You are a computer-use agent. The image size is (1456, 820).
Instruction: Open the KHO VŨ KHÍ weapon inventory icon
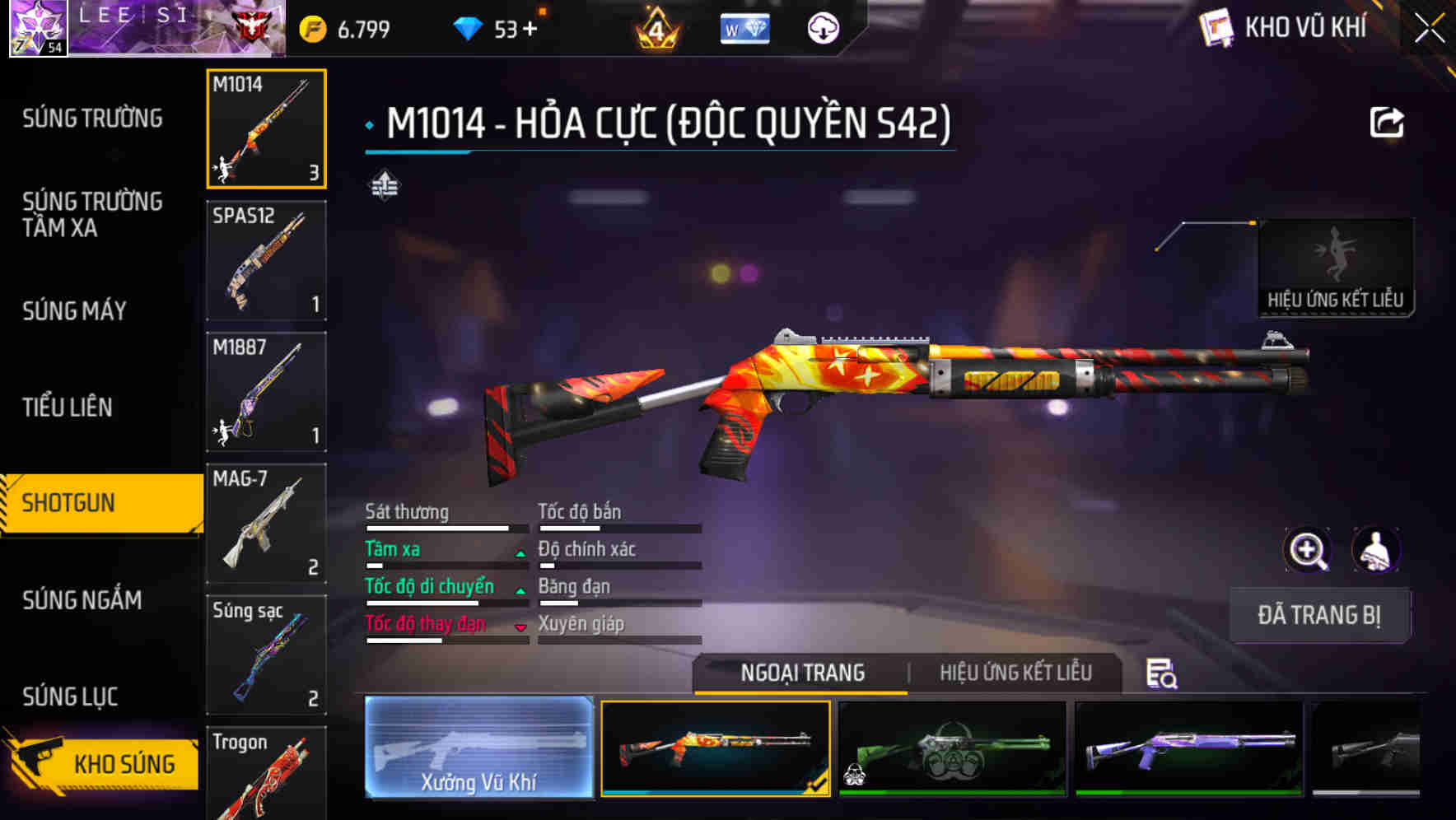click(1217, 27)
